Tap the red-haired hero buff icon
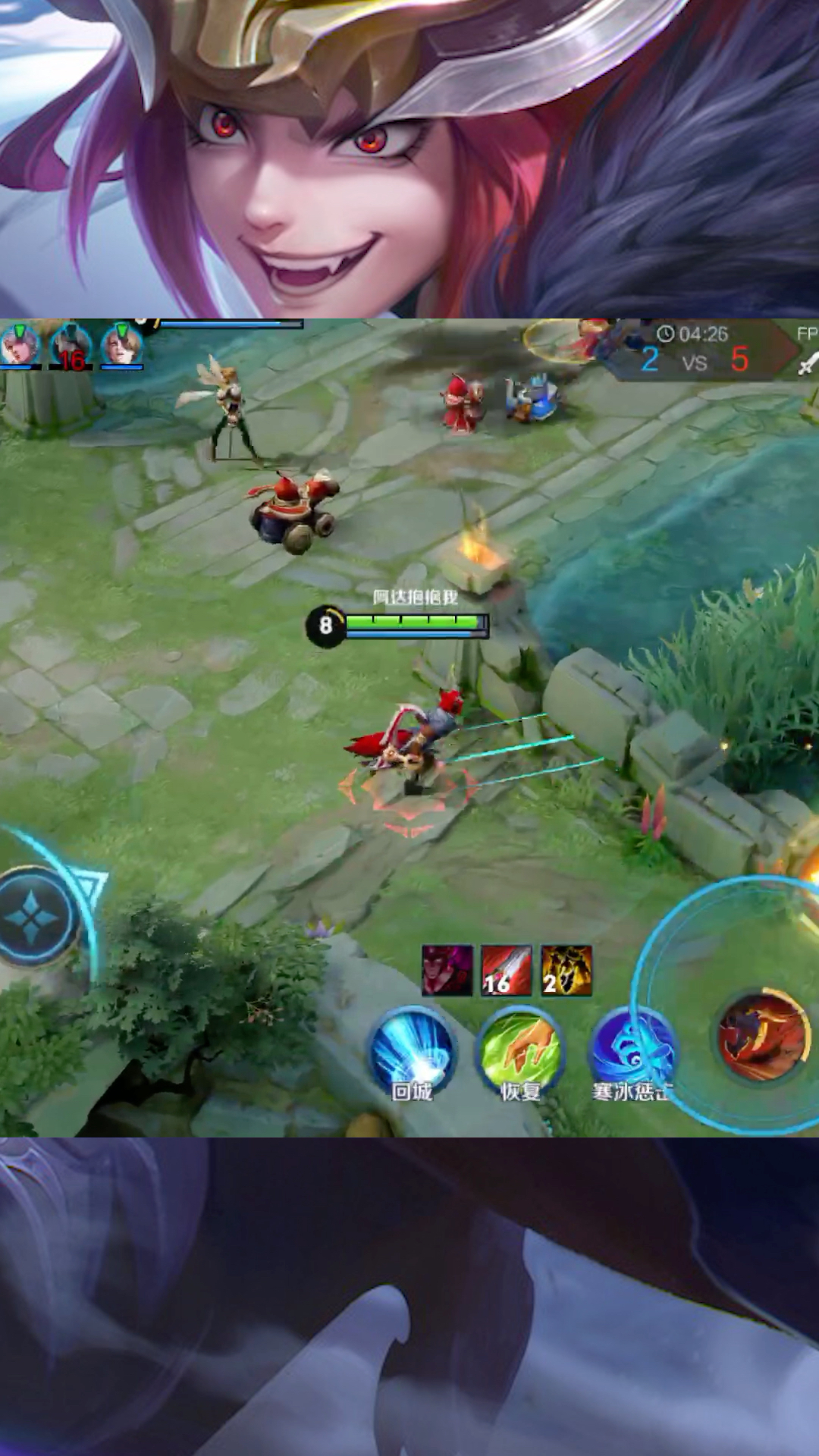Image resolution: width=819 pixels, height=1456 pixels. [x=447, y=970]
